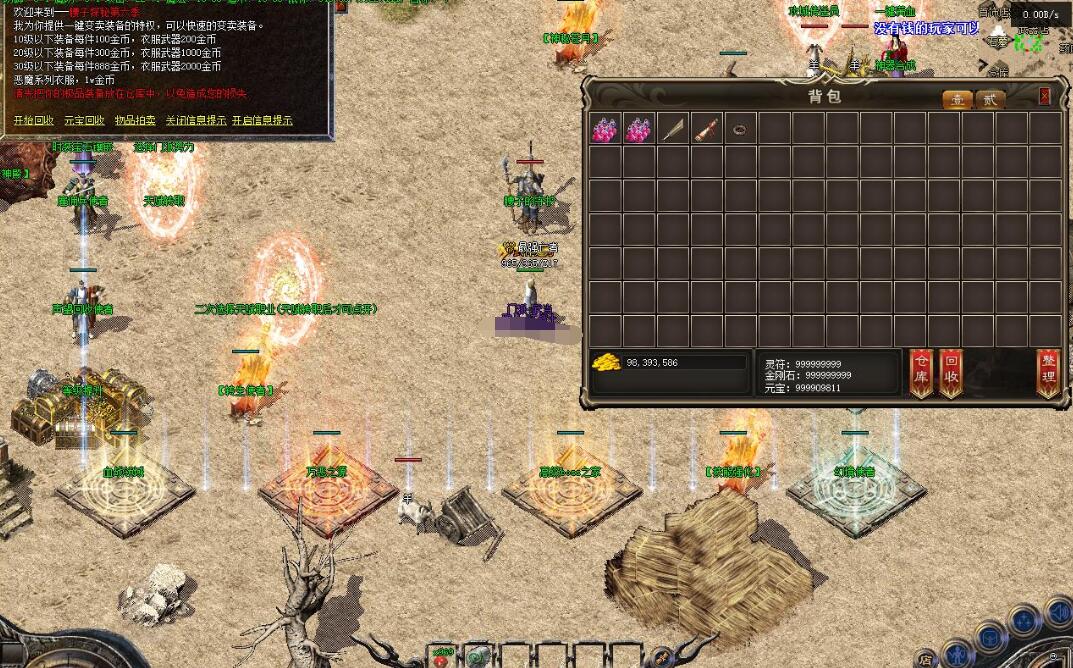
Task: Select the dagger blade item slot
Action: coord(673,128)
